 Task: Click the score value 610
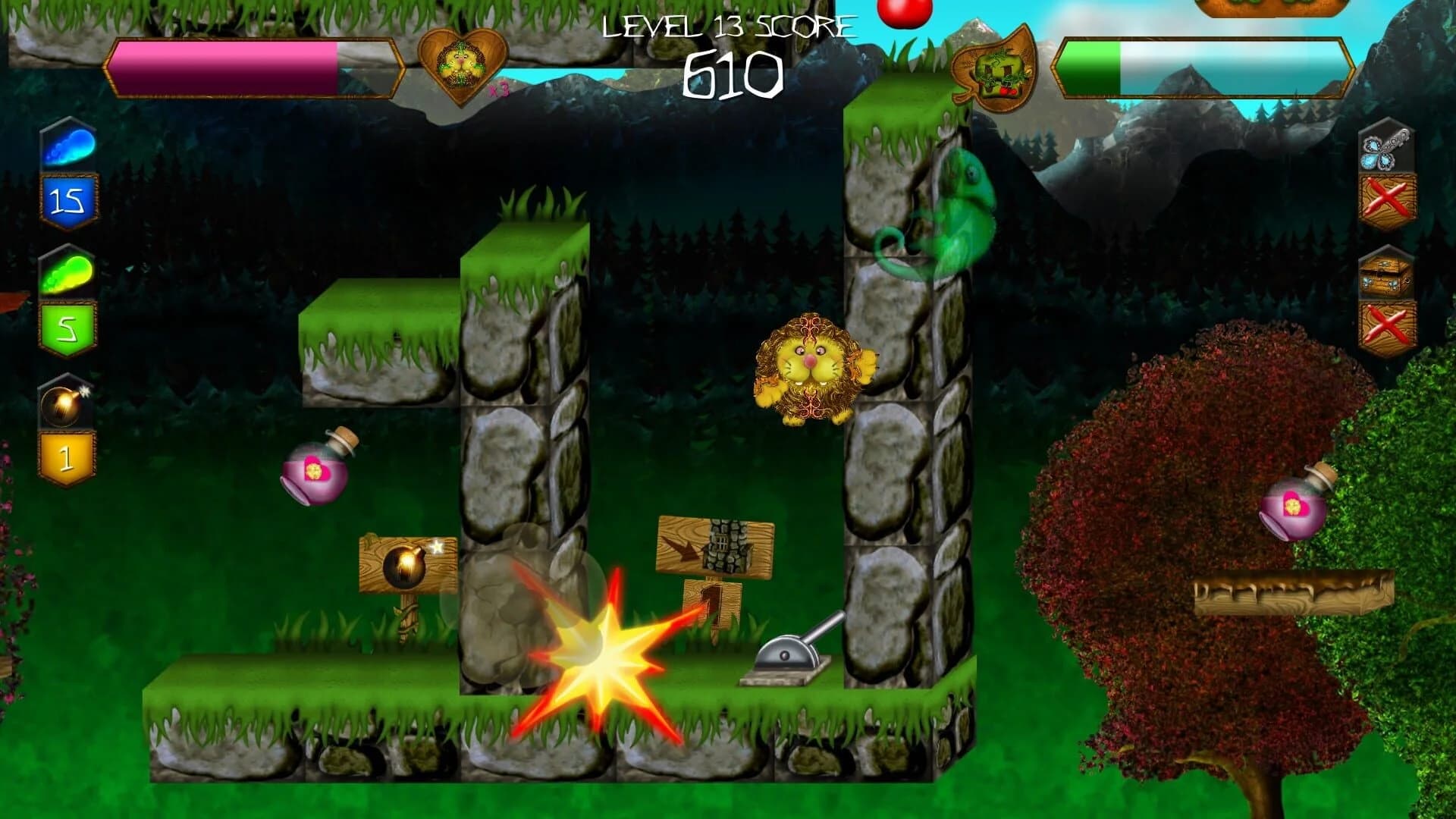click(730, 76)
